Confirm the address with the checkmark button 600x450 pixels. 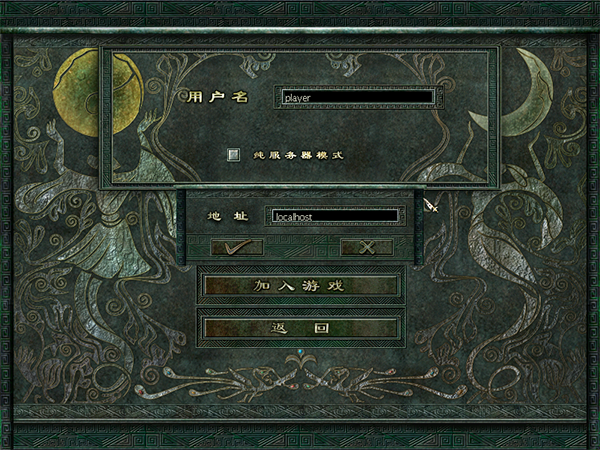tap(237, 246)
